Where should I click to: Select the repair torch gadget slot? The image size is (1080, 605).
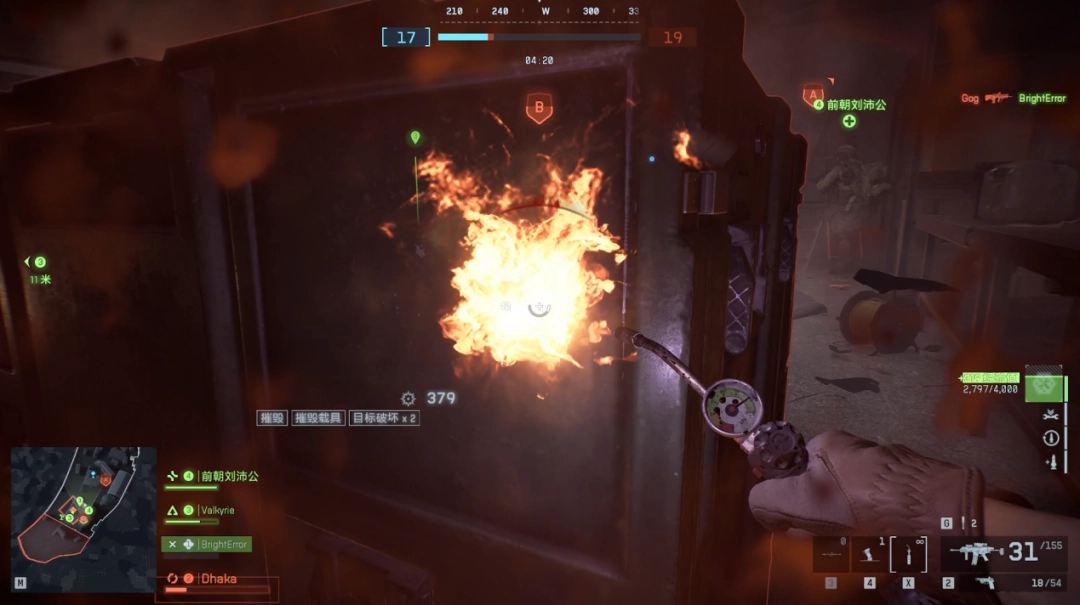click(x=908, y=554)
